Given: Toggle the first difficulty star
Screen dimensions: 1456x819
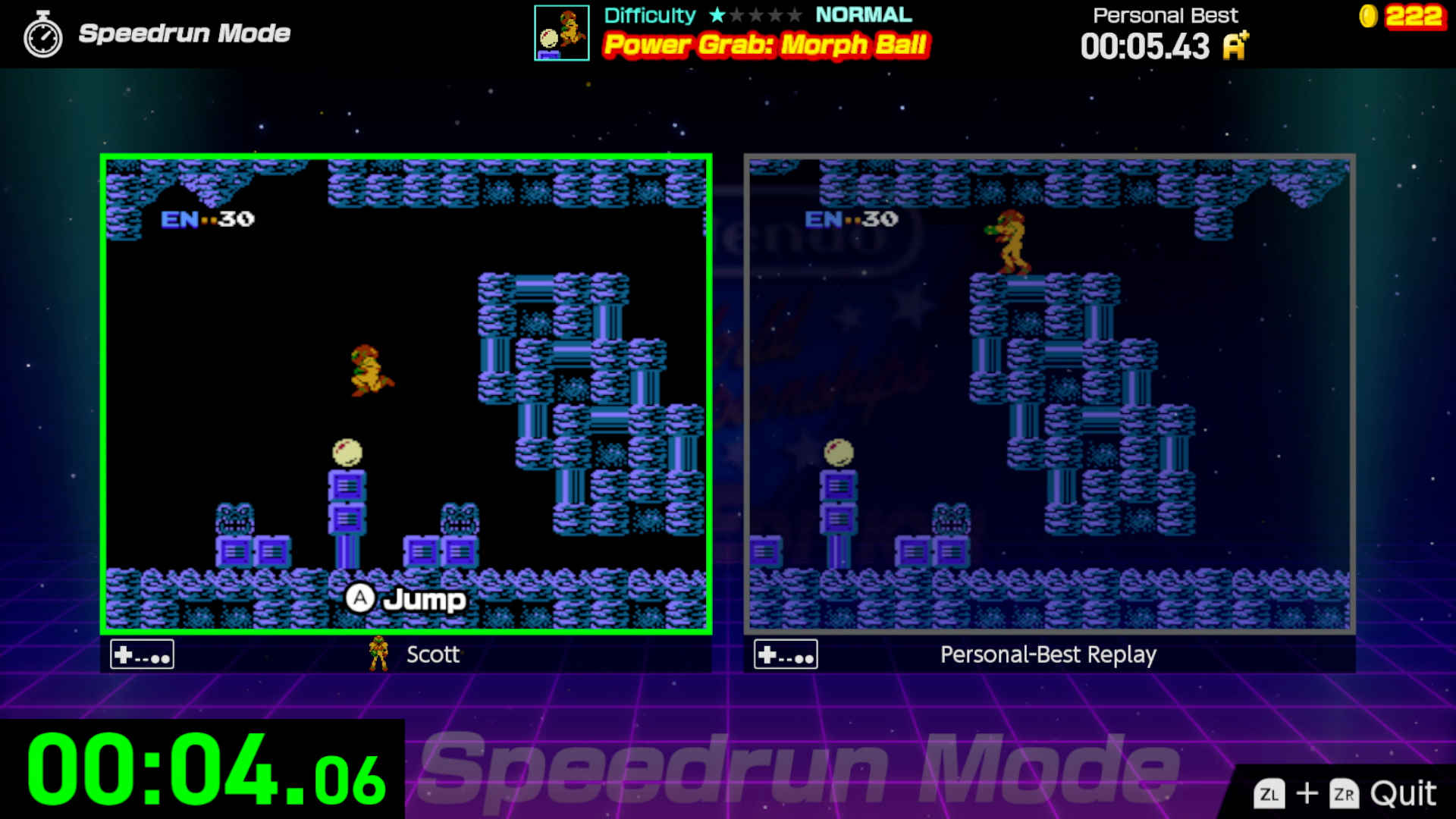Looking at the screenshot, I should point(718,14).
